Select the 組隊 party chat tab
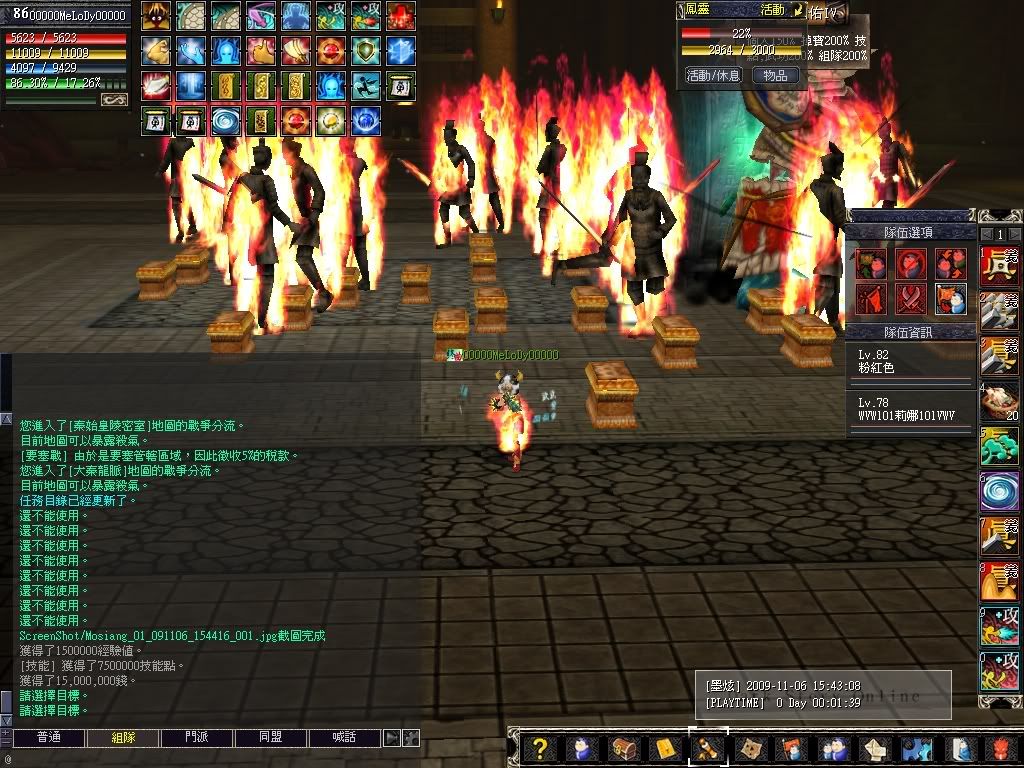 pos(123,738)
